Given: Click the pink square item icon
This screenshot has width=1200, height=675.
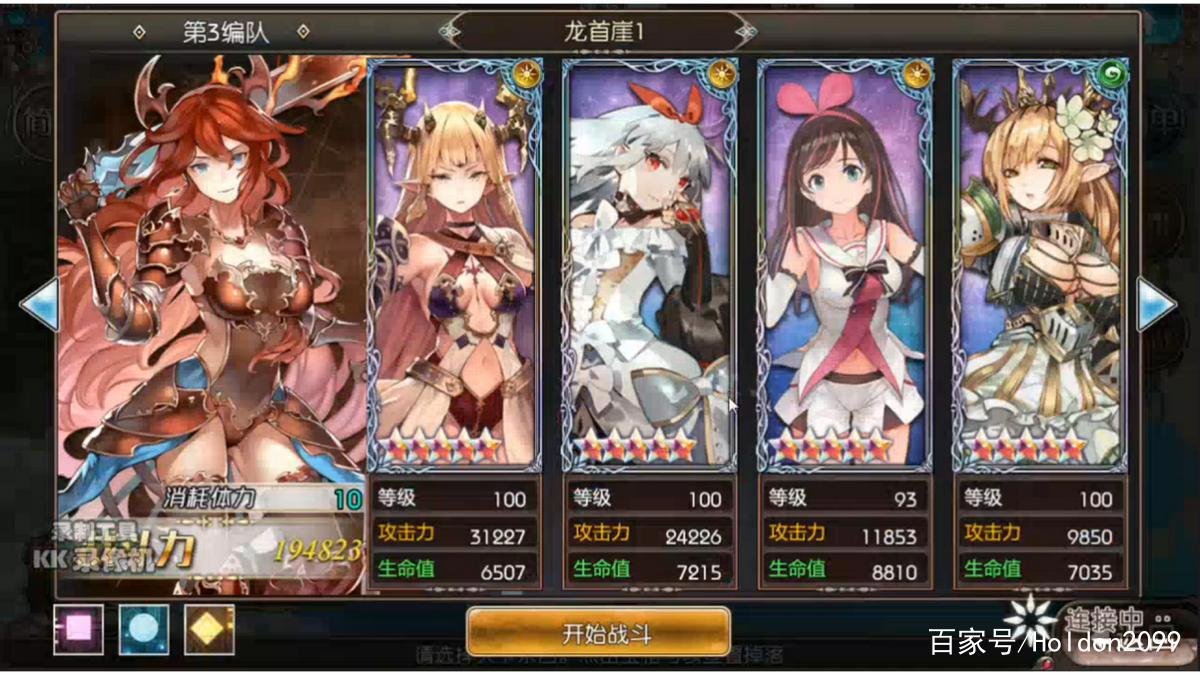Looking at the screenshot, I should pos(78,630).
